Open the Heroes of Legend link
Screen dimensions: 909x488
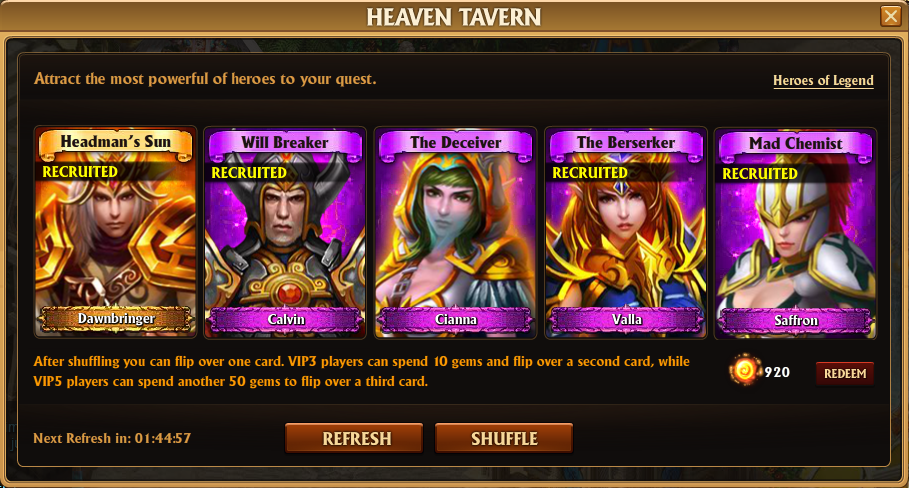click(x=823, y=80)
